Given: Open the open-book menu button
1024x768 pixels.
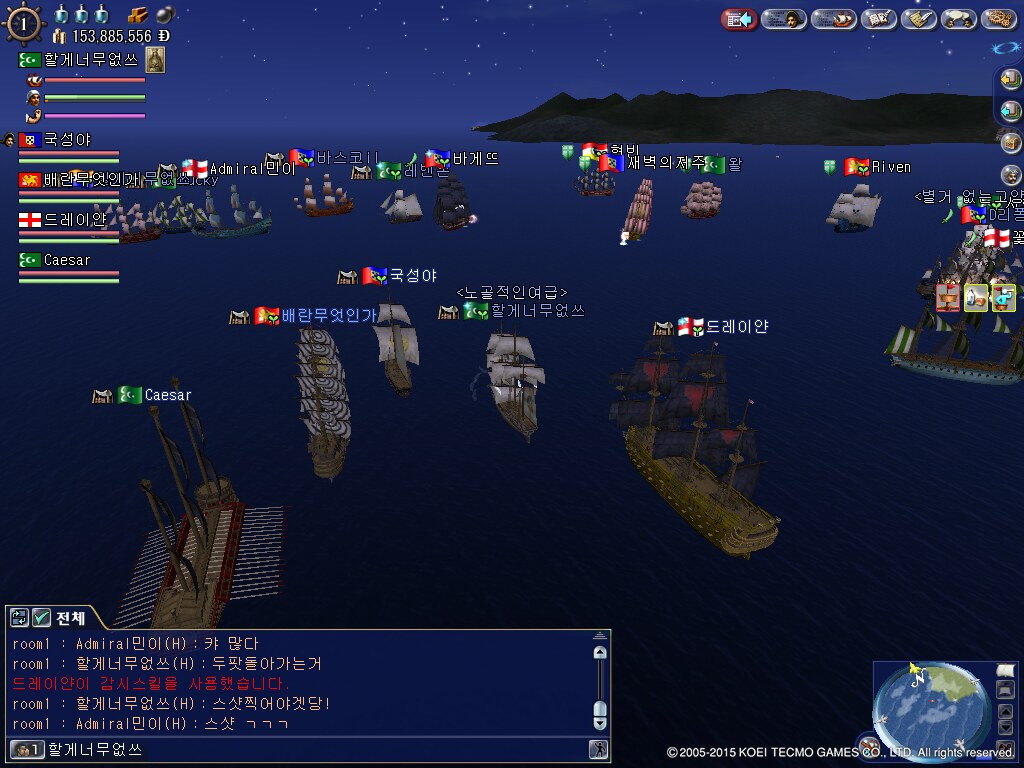Looking at the screenshot, I should point(878,19).
